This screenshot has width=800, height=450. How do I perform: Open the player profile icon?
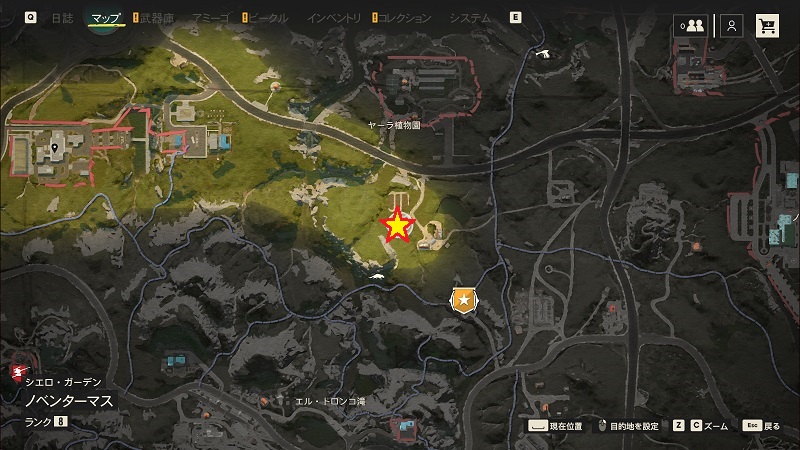733,26
